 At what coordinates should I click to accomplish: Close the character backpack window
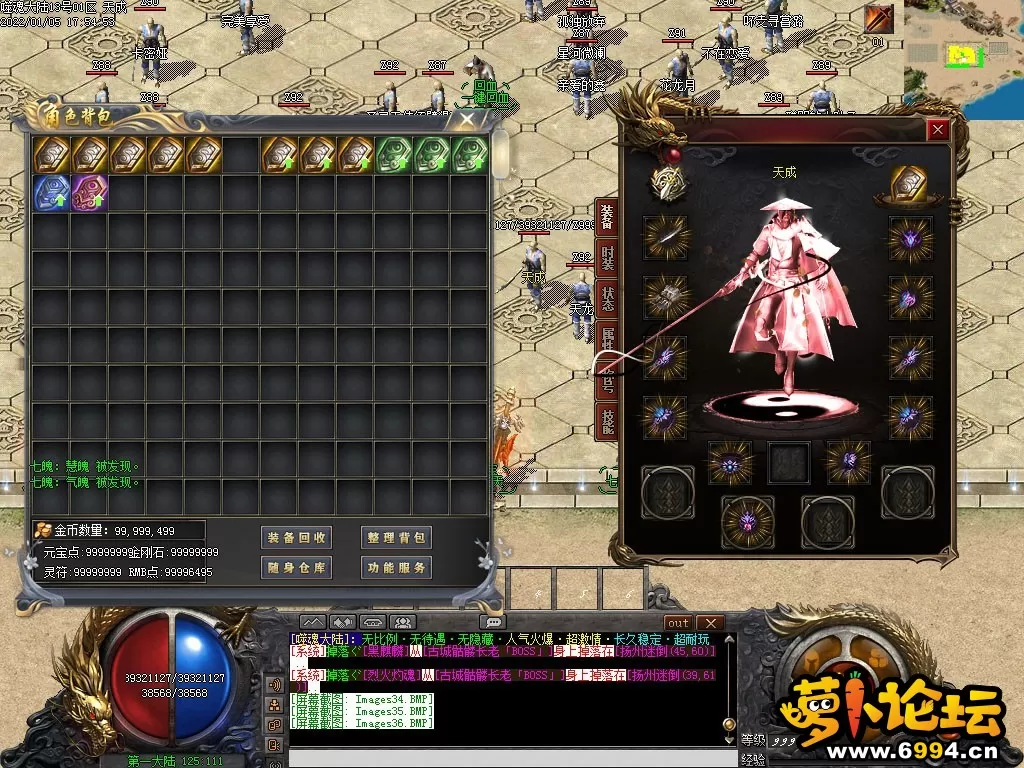point(467,120)
